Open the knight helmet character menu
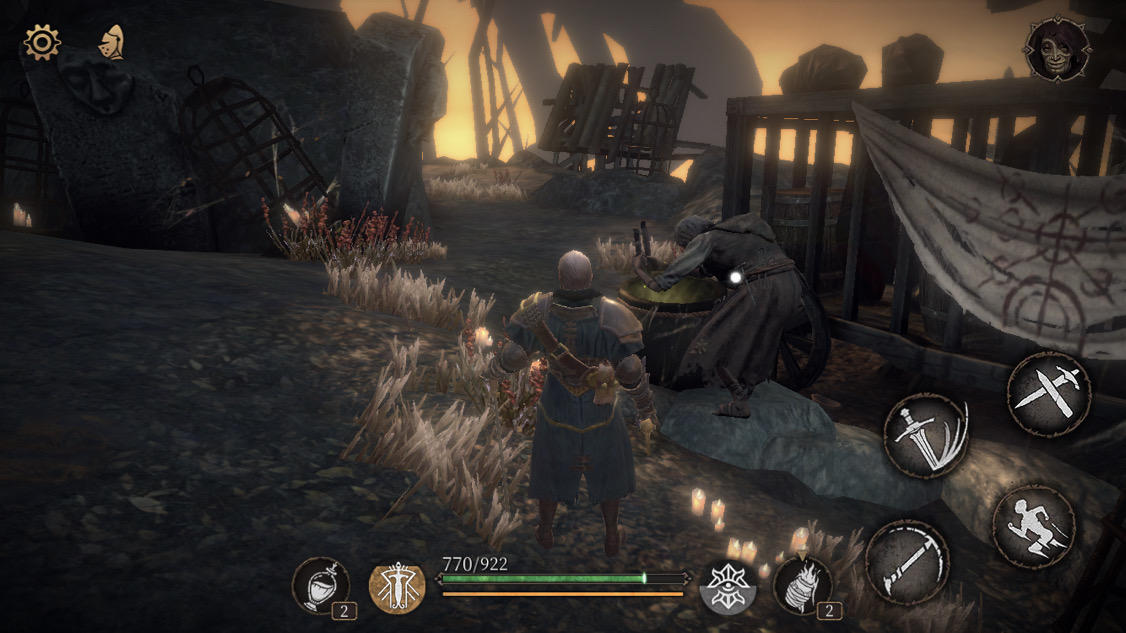Screen dimensions: 1126x633 coord(111,42)
